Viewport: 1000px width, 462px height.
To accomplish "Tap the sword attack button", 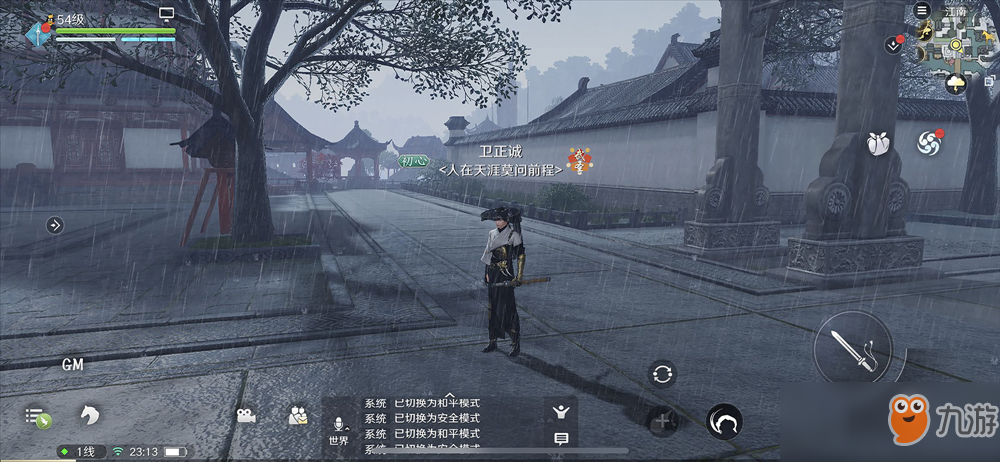I will pos(852,348).
